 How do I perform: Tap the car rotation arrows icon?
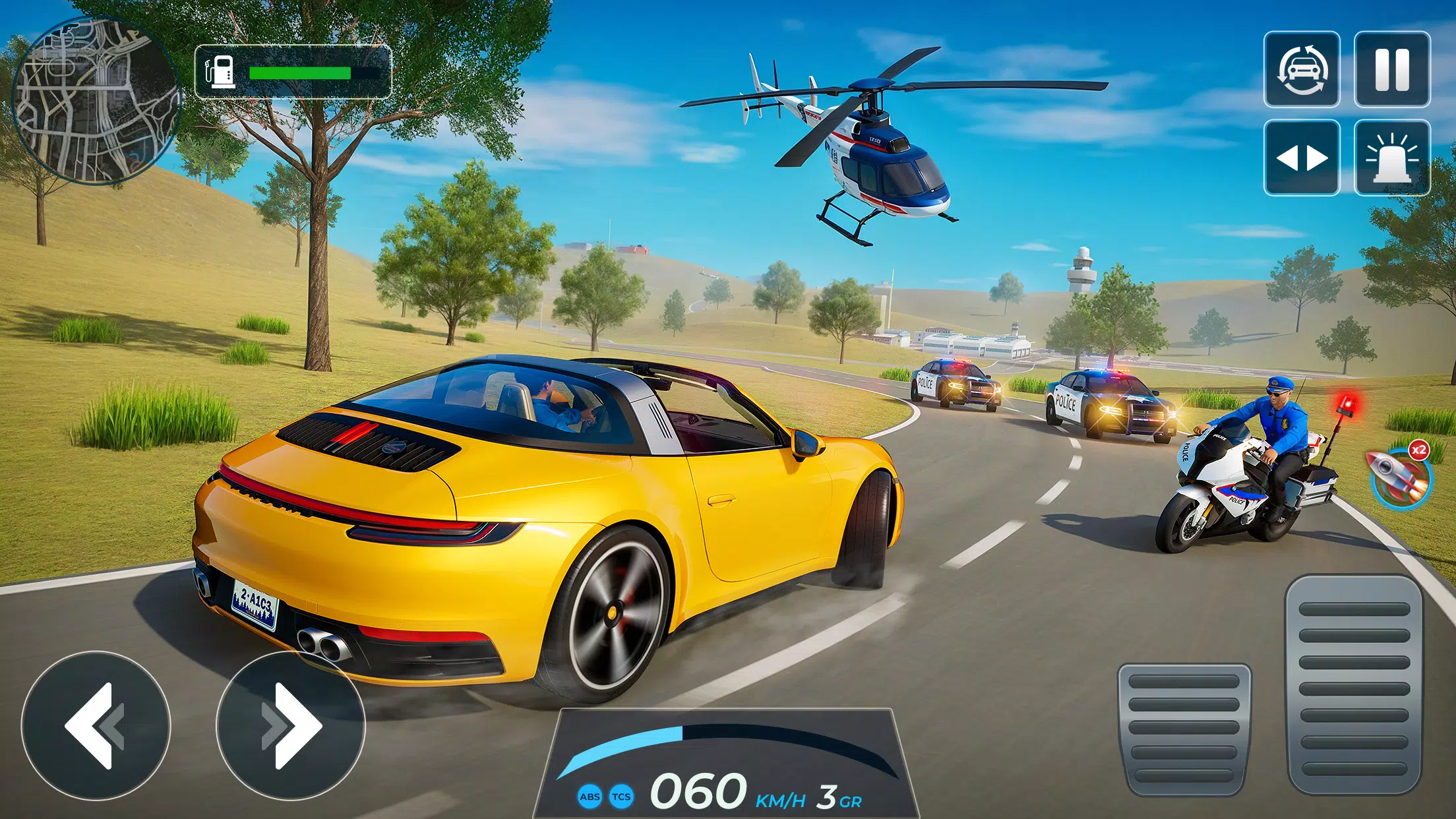click(x=1302, y=69)
